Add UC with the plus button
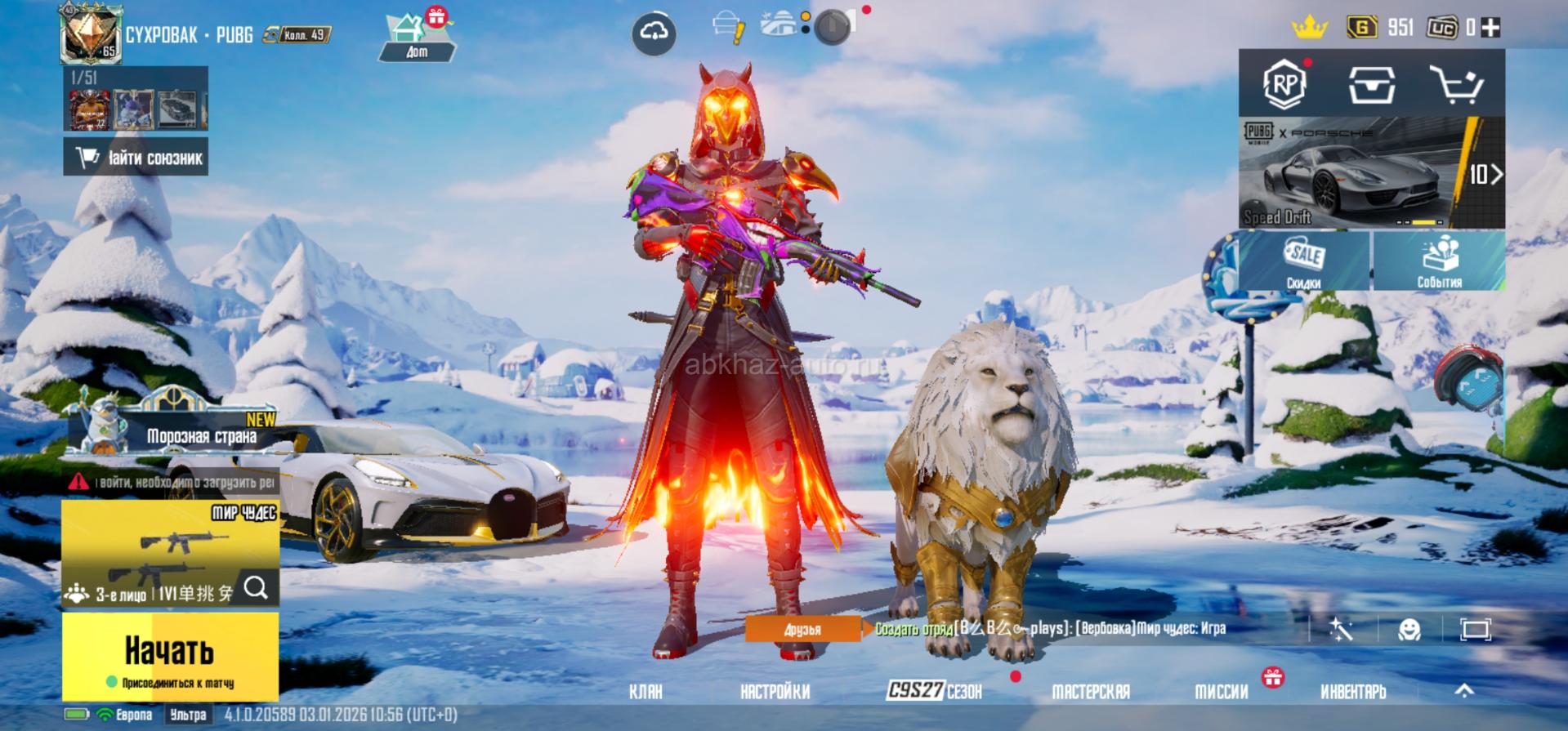This screenshot has height=731, width=1568. (x=1491, y=28)
